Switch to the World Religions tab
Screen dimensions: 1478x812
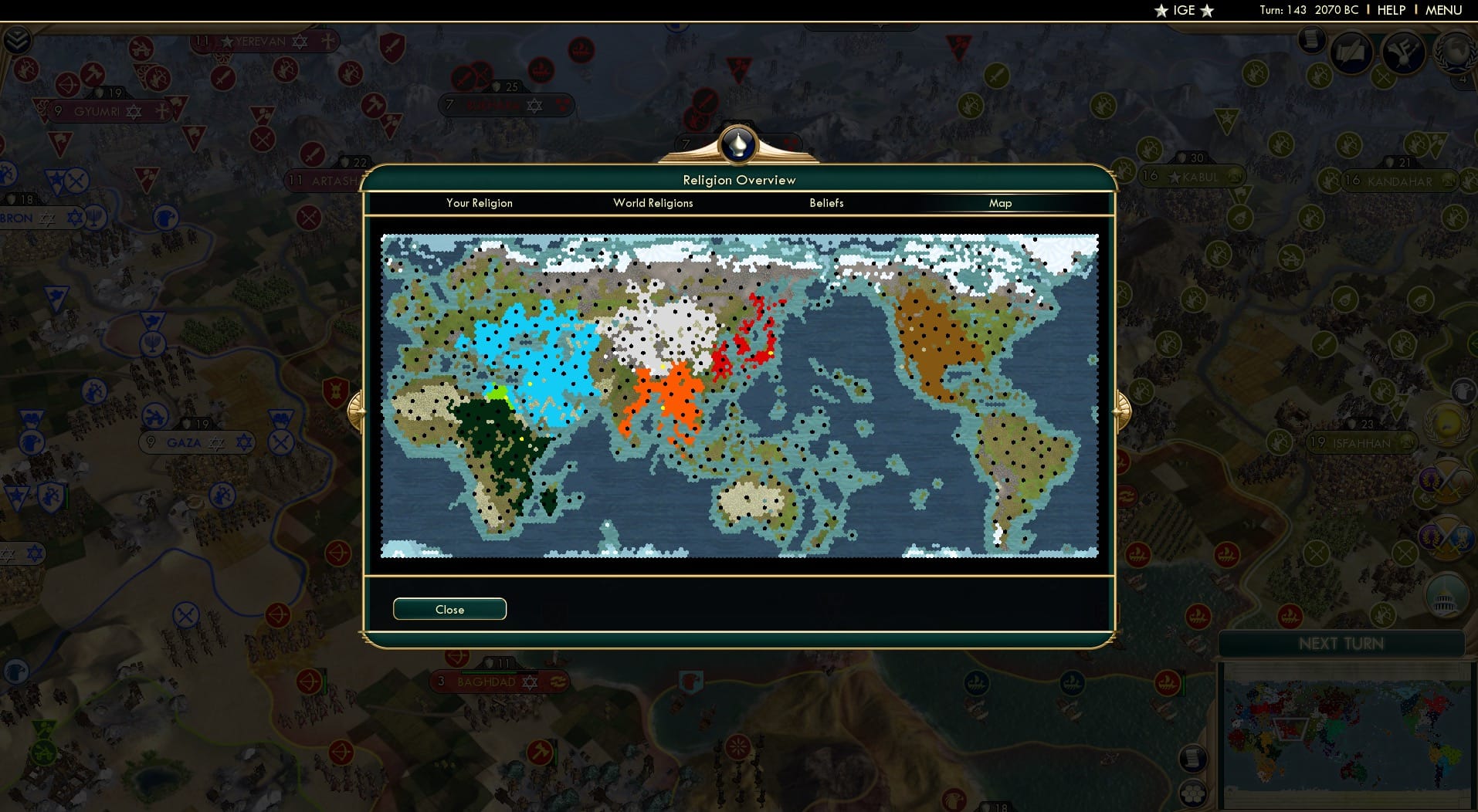point(653,203)
